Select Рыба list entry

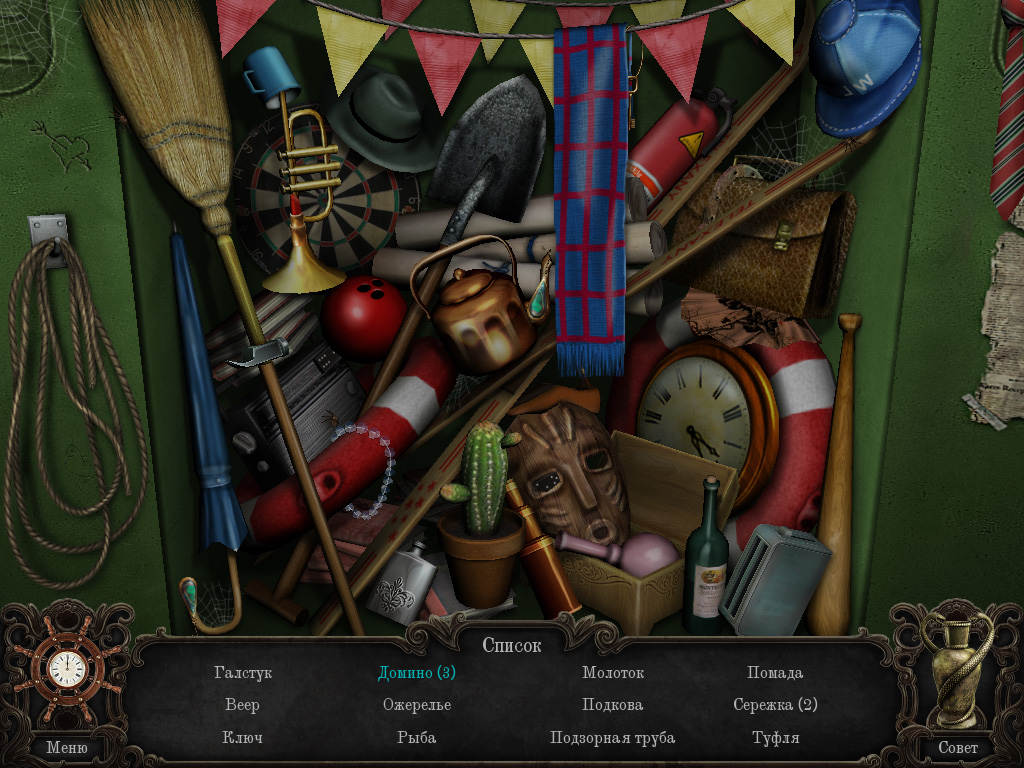click(417, 738)
